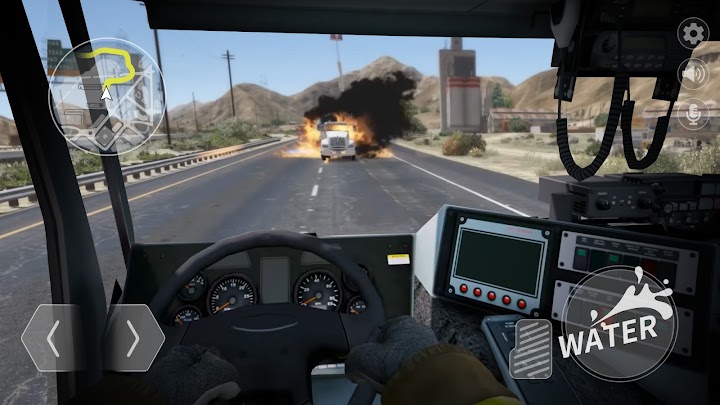Toggle the sound speaker icon

692,73
